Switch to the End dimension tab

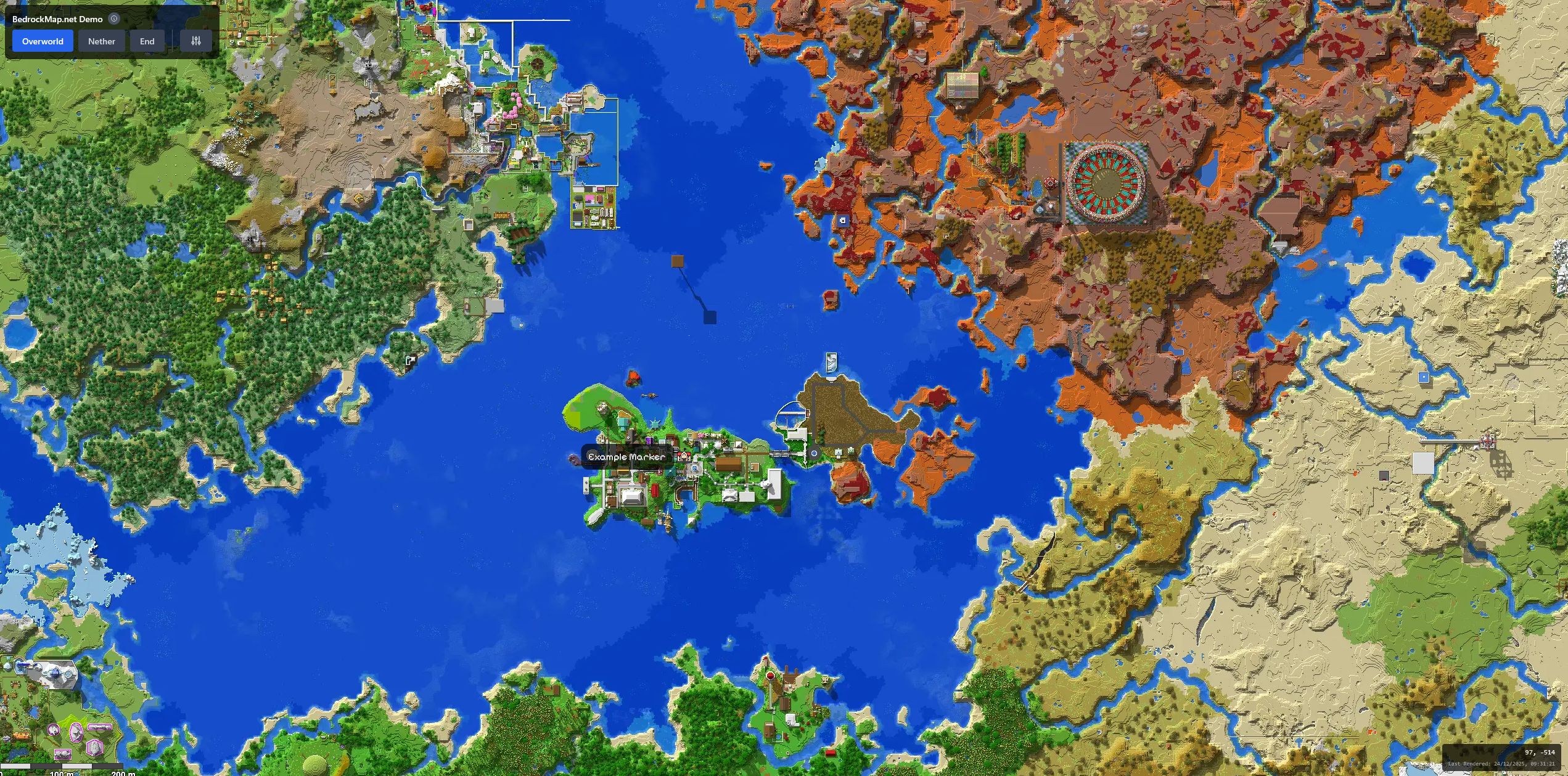[x=147, y=41]
